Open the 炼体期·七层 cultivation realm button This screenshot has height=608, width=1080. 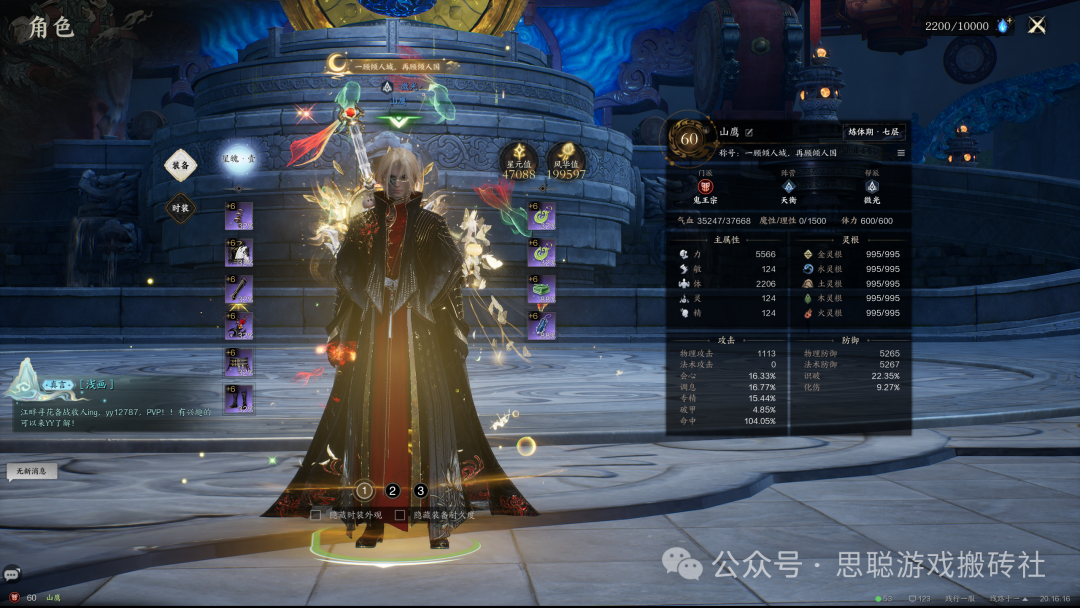click(875, 132)
